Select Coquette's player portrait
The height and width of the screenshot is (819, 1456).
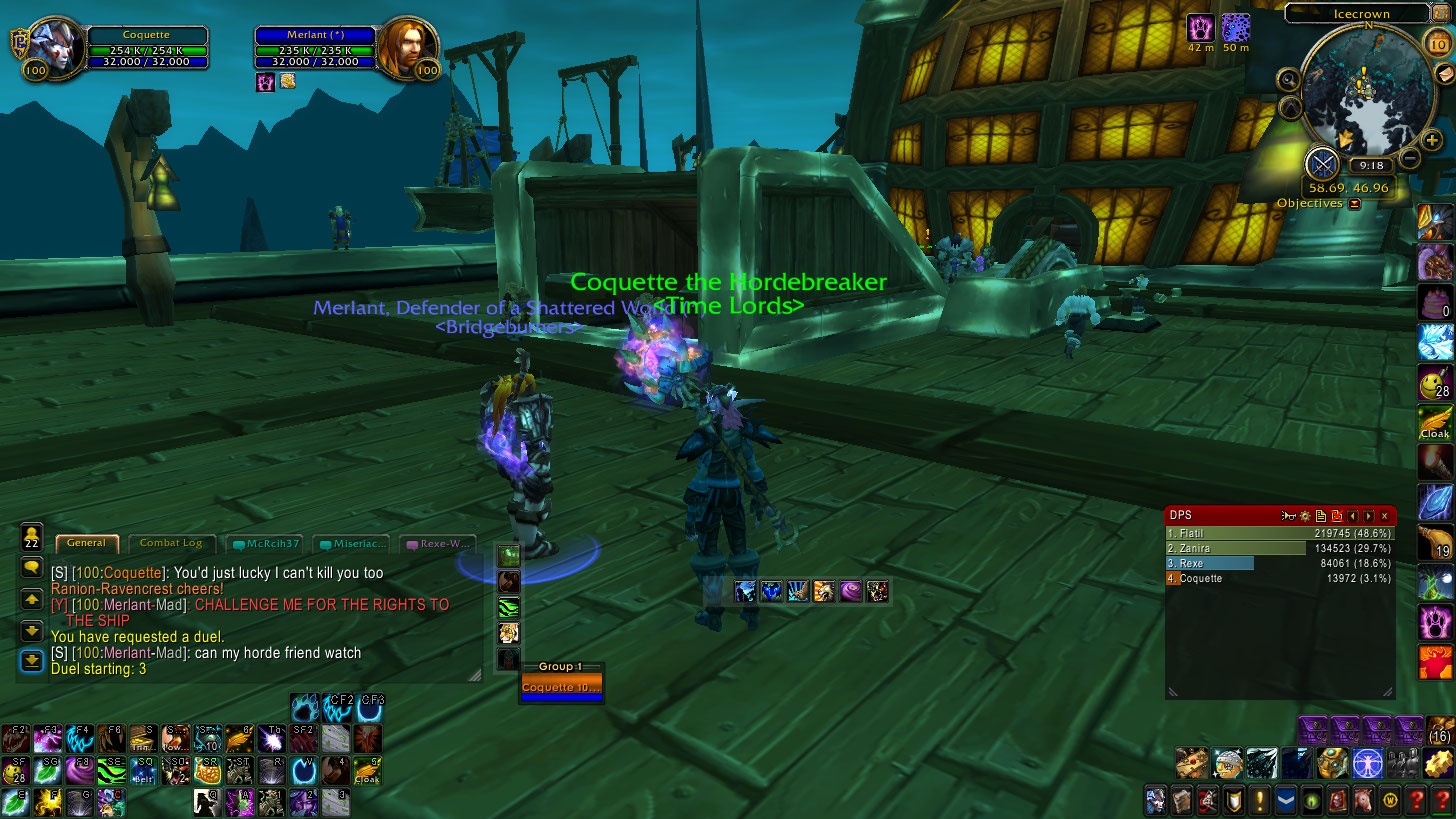[x=52, y=45]
